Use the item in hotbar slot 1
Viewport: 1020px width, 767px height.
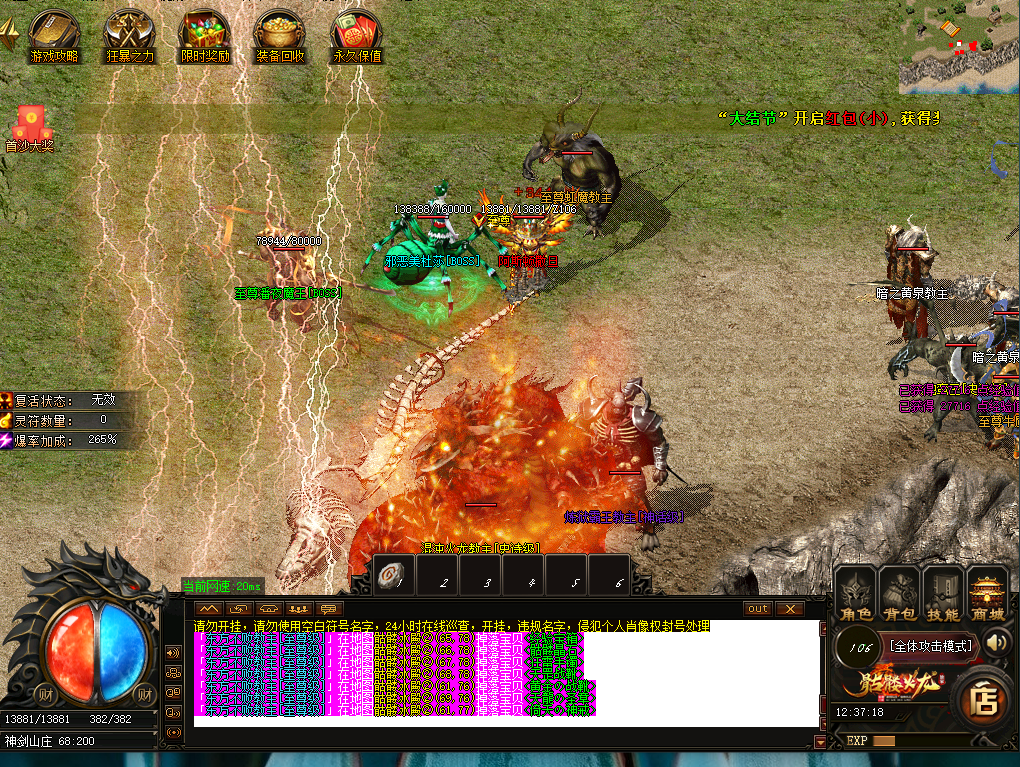(395, 576)
